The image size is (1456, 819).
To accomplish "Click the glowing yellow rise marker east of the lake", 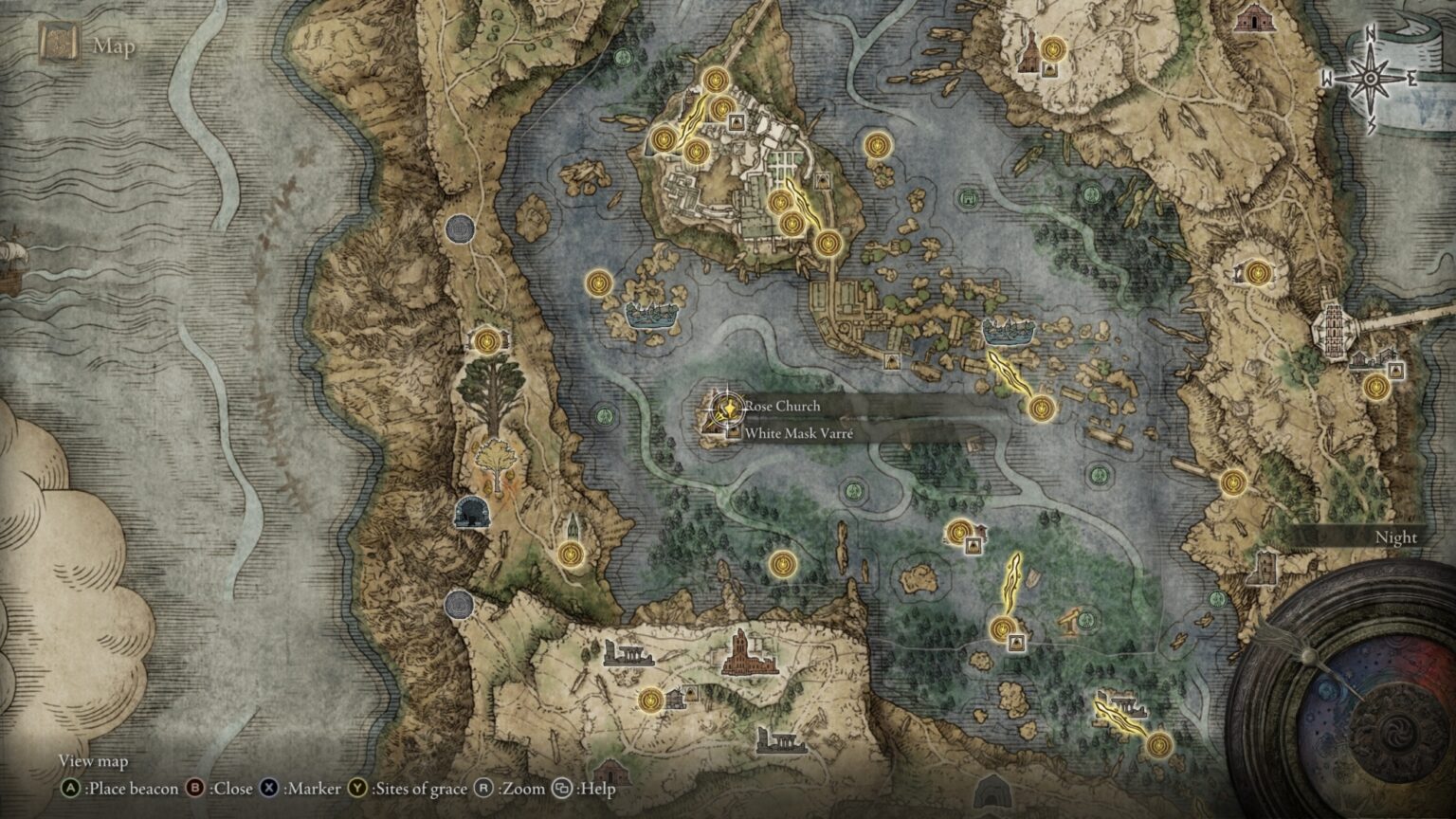I will tap(1012, 370).
